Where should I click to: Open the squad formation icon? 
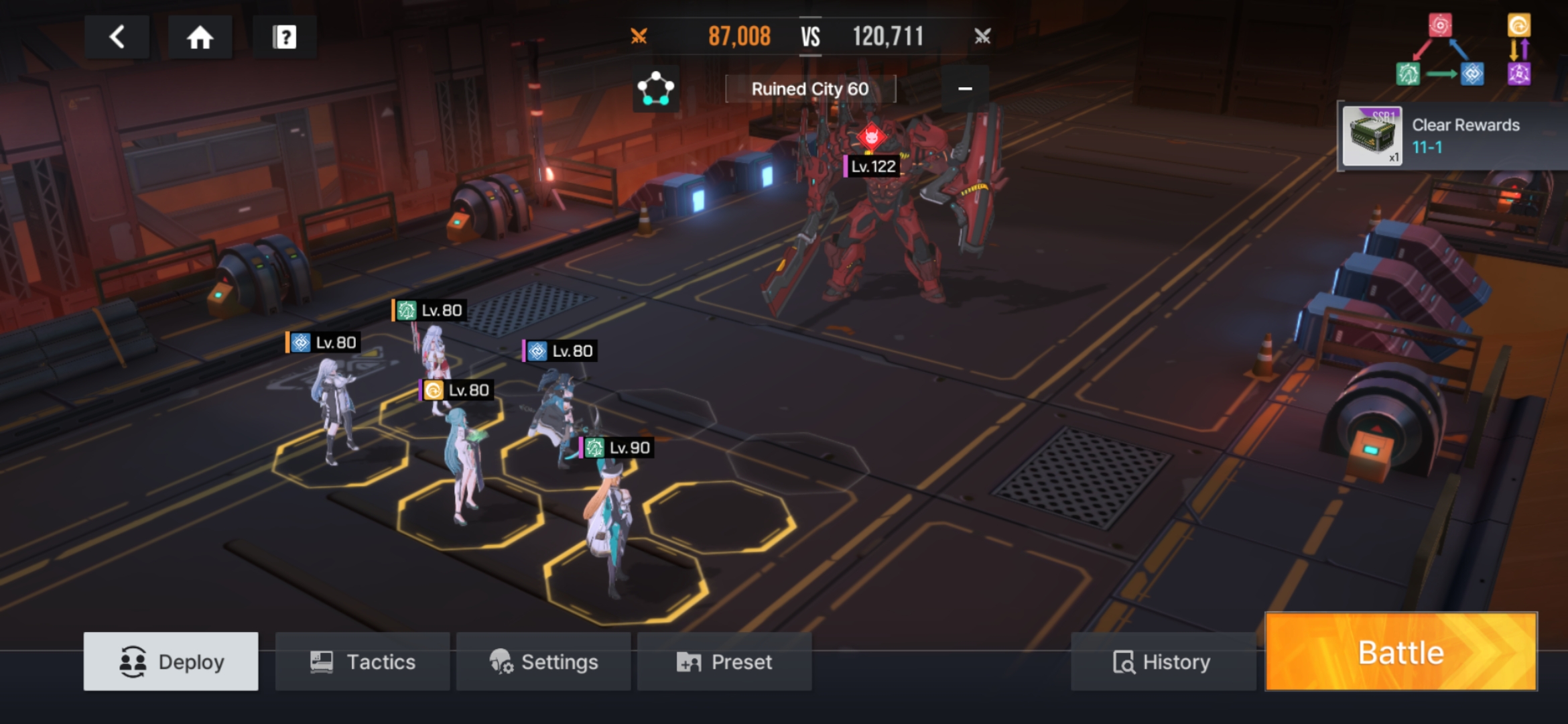655,88
